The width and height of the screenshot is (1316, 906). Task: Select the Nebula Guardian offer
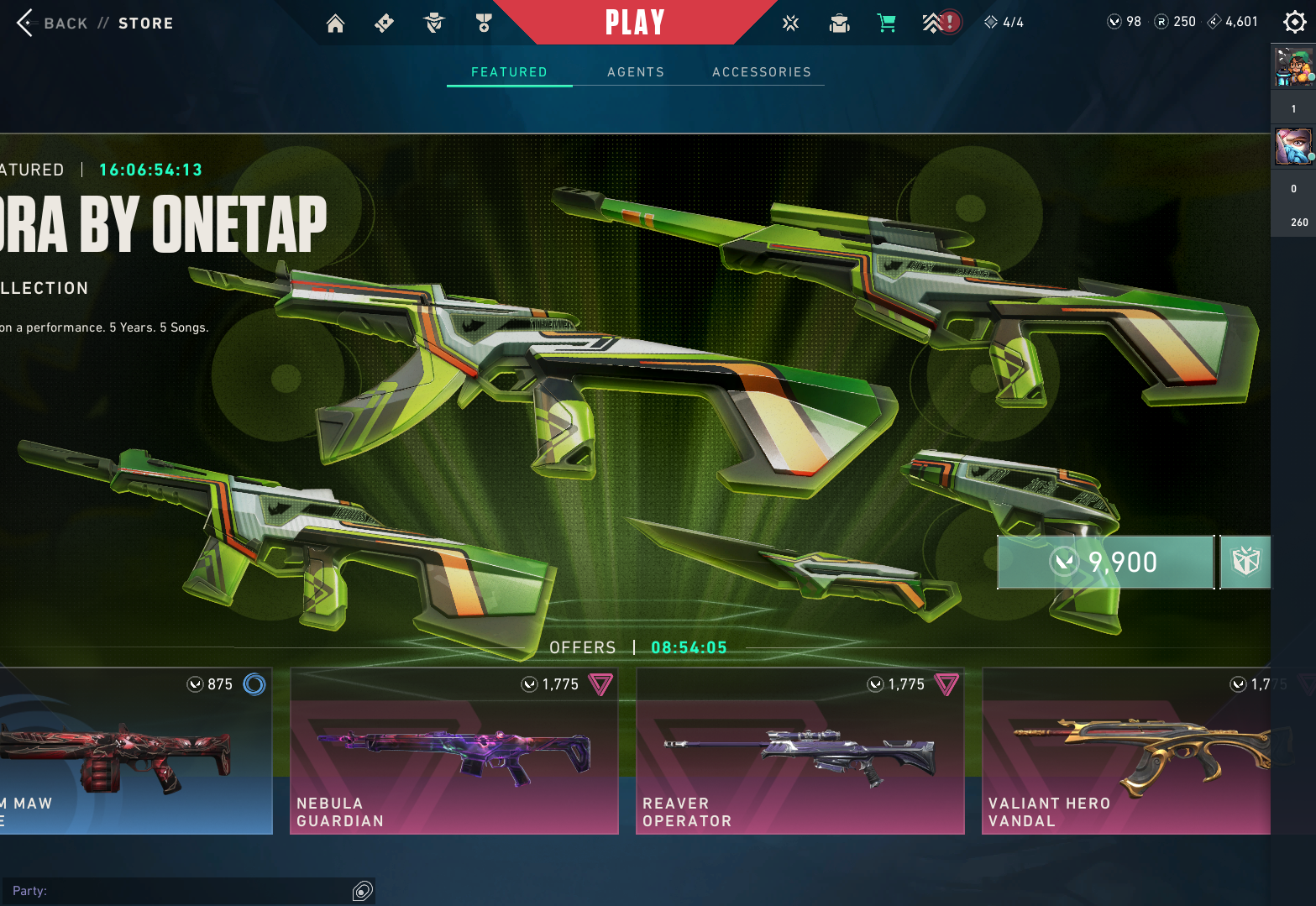(454, 752)
